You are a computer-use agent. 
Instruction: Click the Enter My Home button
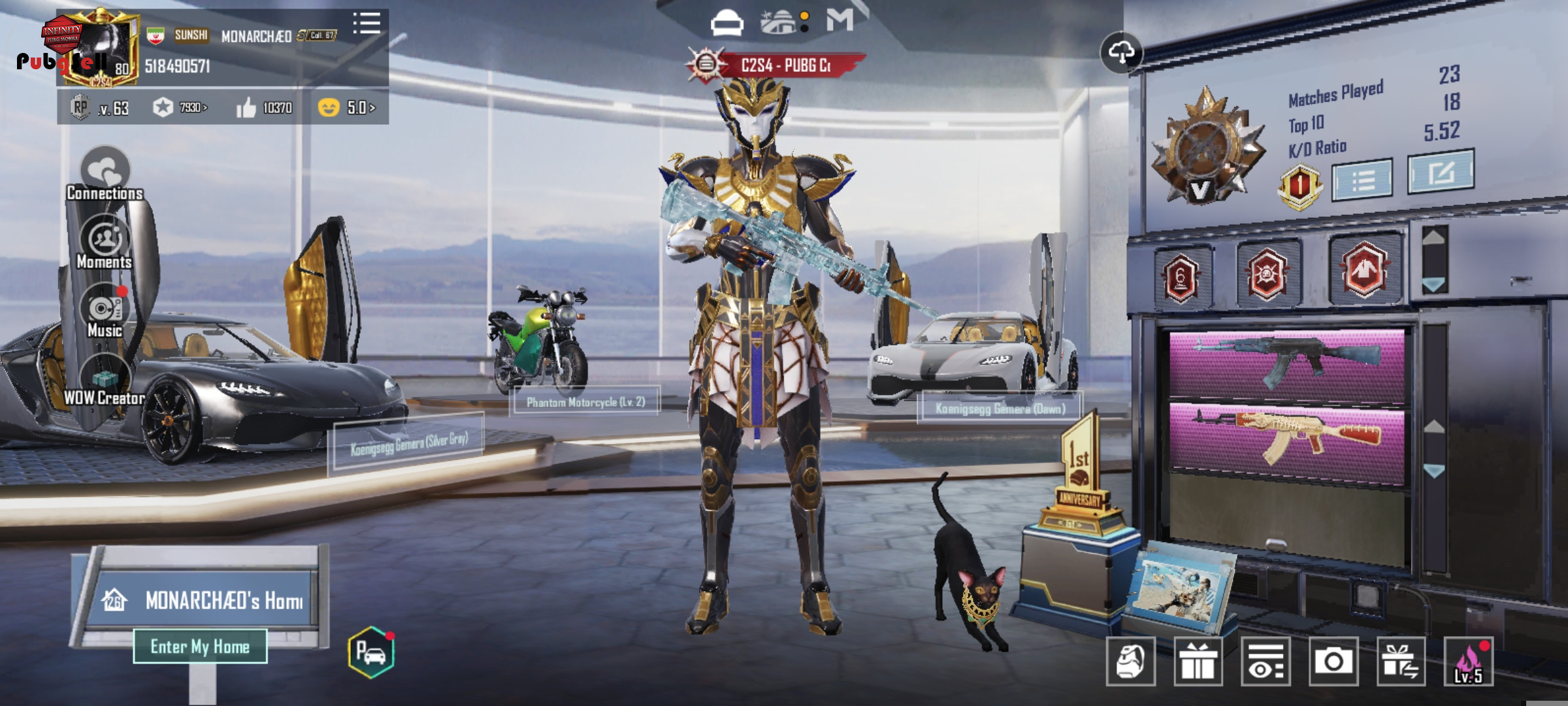pyautogui.click(x=200, y=647)
